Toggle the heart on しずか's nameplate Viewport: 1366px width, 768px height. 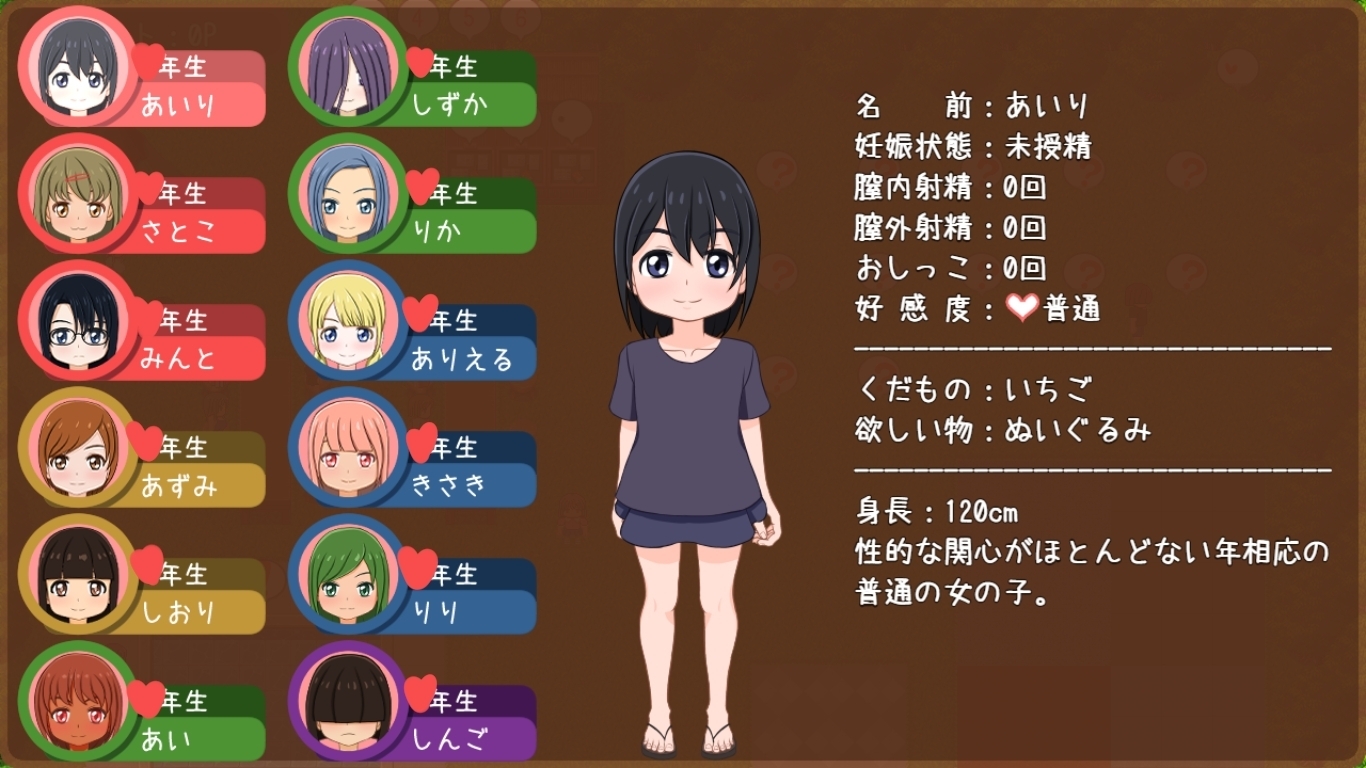click(x=421, y=62)
